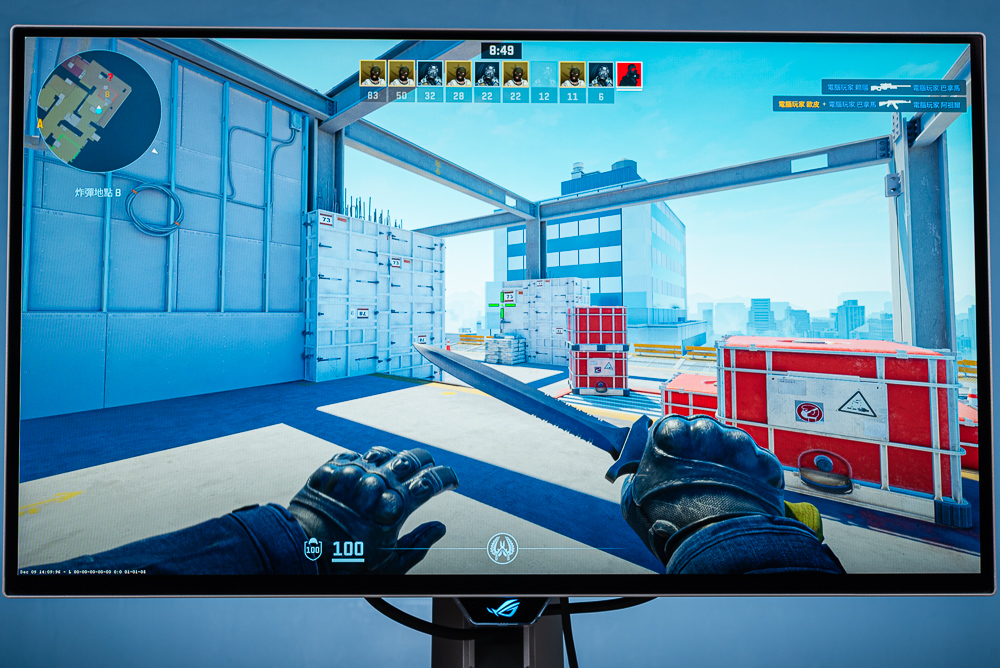Select the player avatar with score 6
Screen dimensions: 1000x668
601,74
